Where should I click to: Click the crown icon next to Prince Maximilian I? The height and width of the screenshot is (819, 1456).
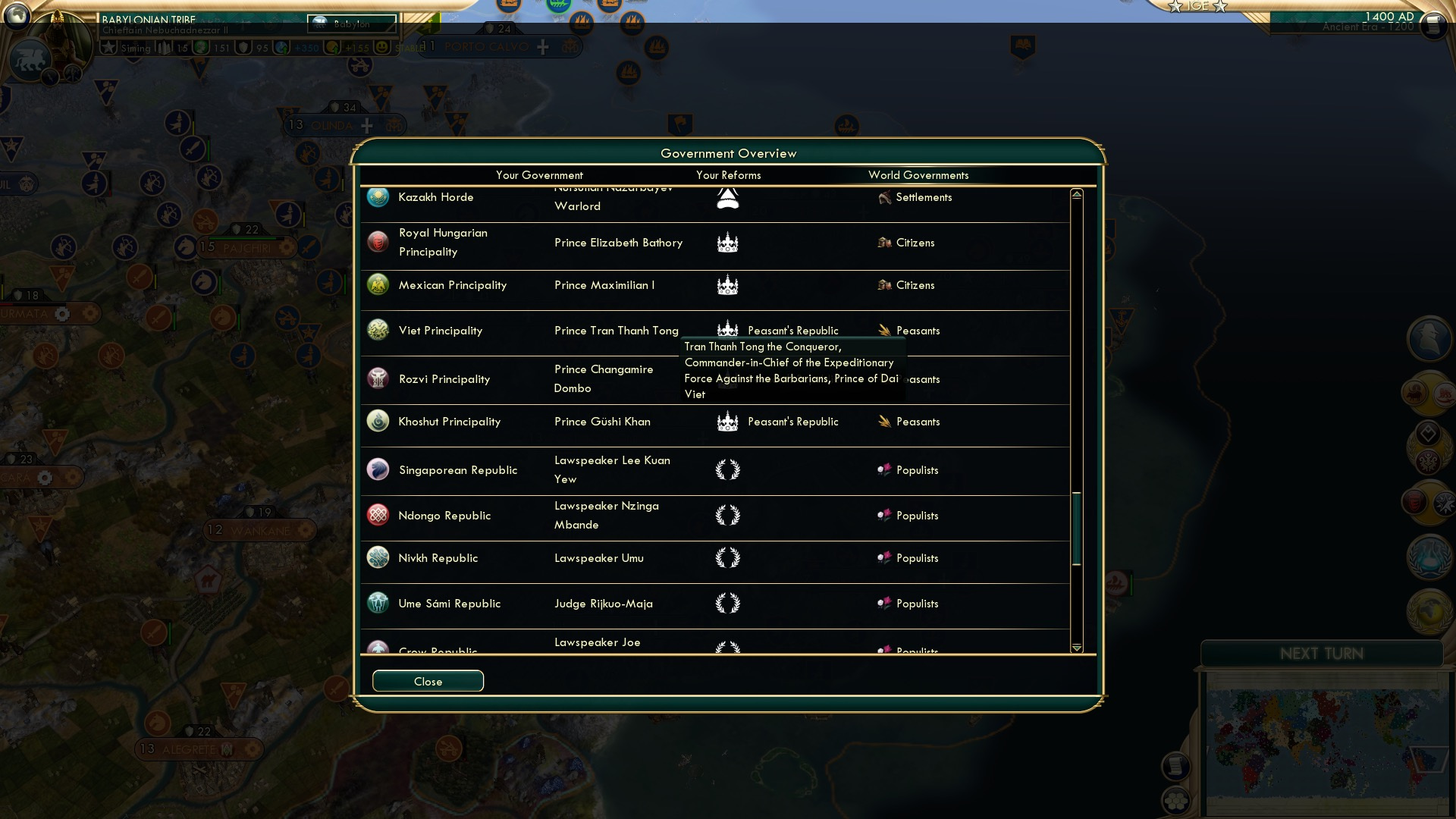click(x=727, y=287)
